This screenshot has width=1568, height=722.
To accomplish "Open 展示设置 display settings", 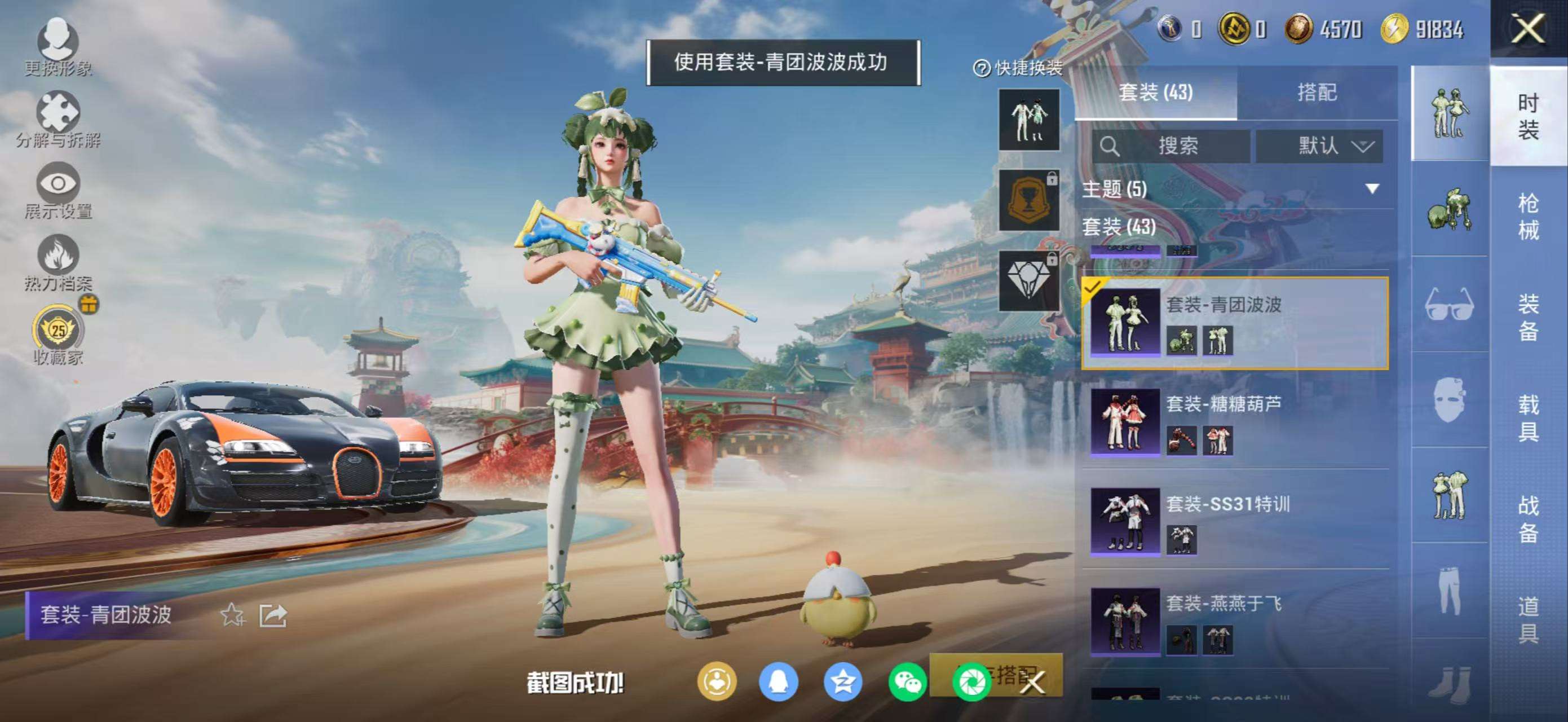I will click(x=58, y=189).
